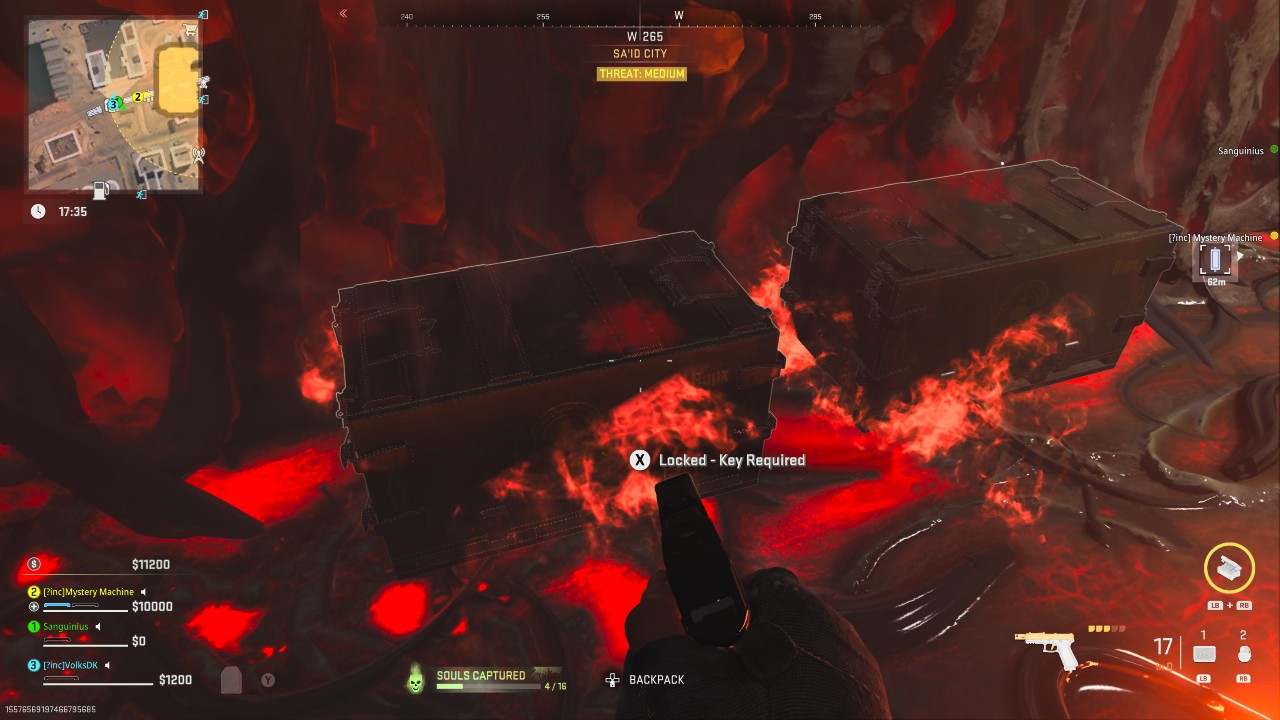The height and width of the screenshot is (720, 1280).
Task: Click the gas station icon on the minimap
Action: click(101, 191)
